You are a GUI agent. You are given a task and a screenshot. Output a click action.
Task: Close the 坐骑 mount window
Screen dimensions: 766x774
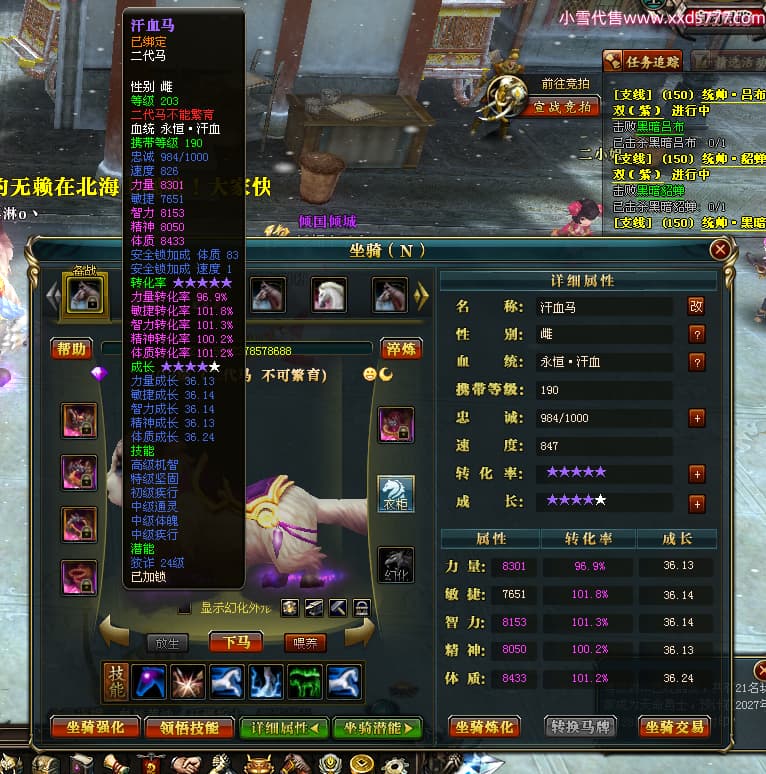pos(719,250)
